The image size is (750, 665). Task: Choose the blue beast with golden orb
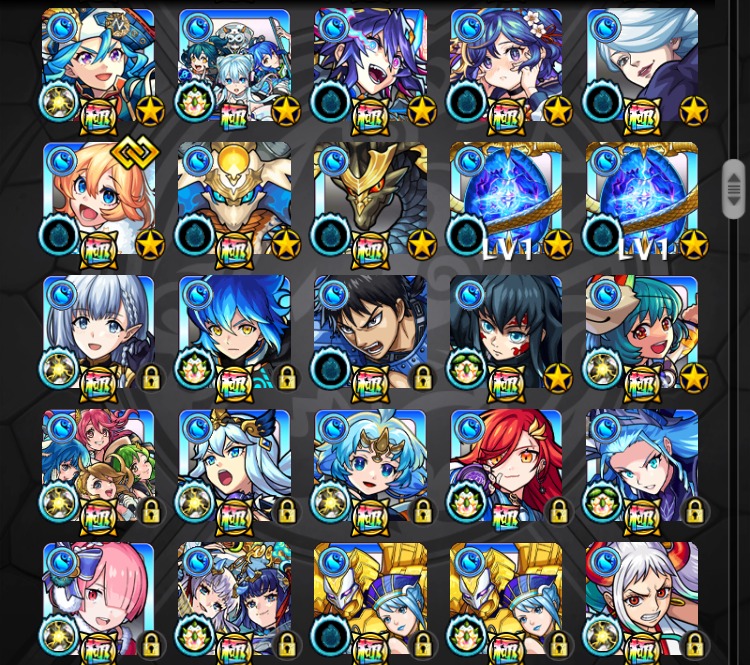pyautogui.click(x=234, y=198)
